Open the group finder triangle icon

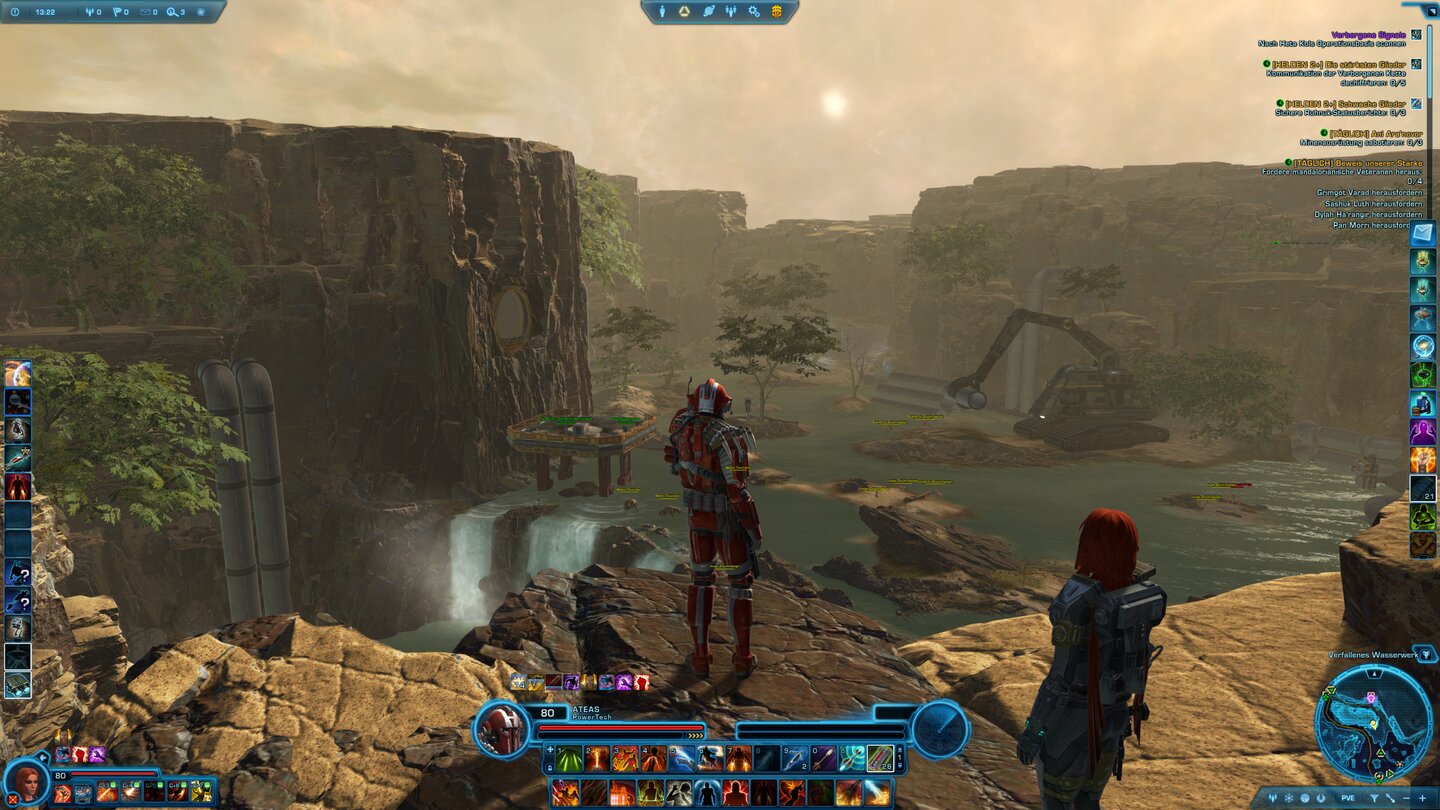[685, 12]
